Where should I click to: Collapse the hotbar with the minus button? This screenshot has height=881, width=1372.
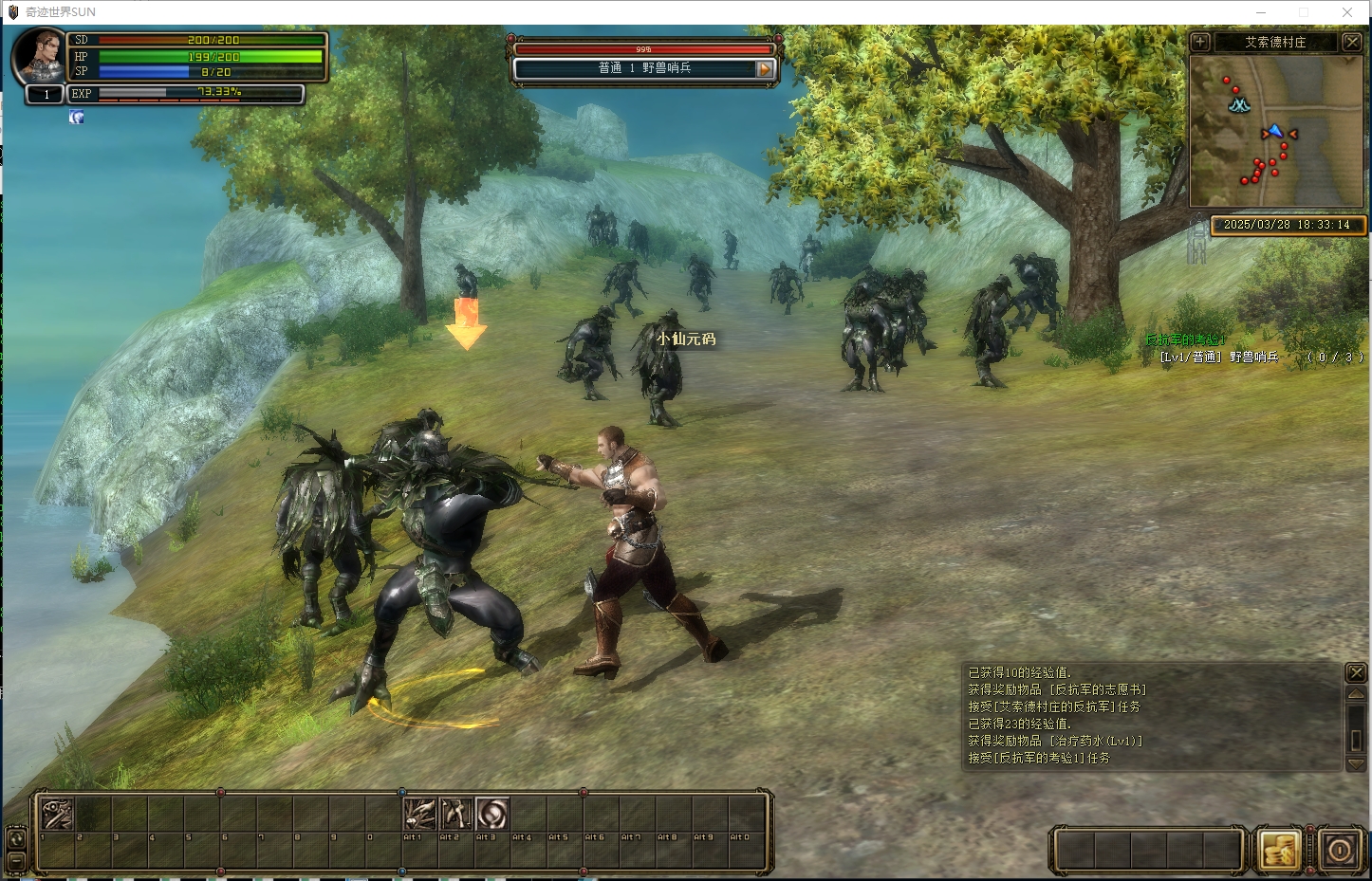coord(16,860)
